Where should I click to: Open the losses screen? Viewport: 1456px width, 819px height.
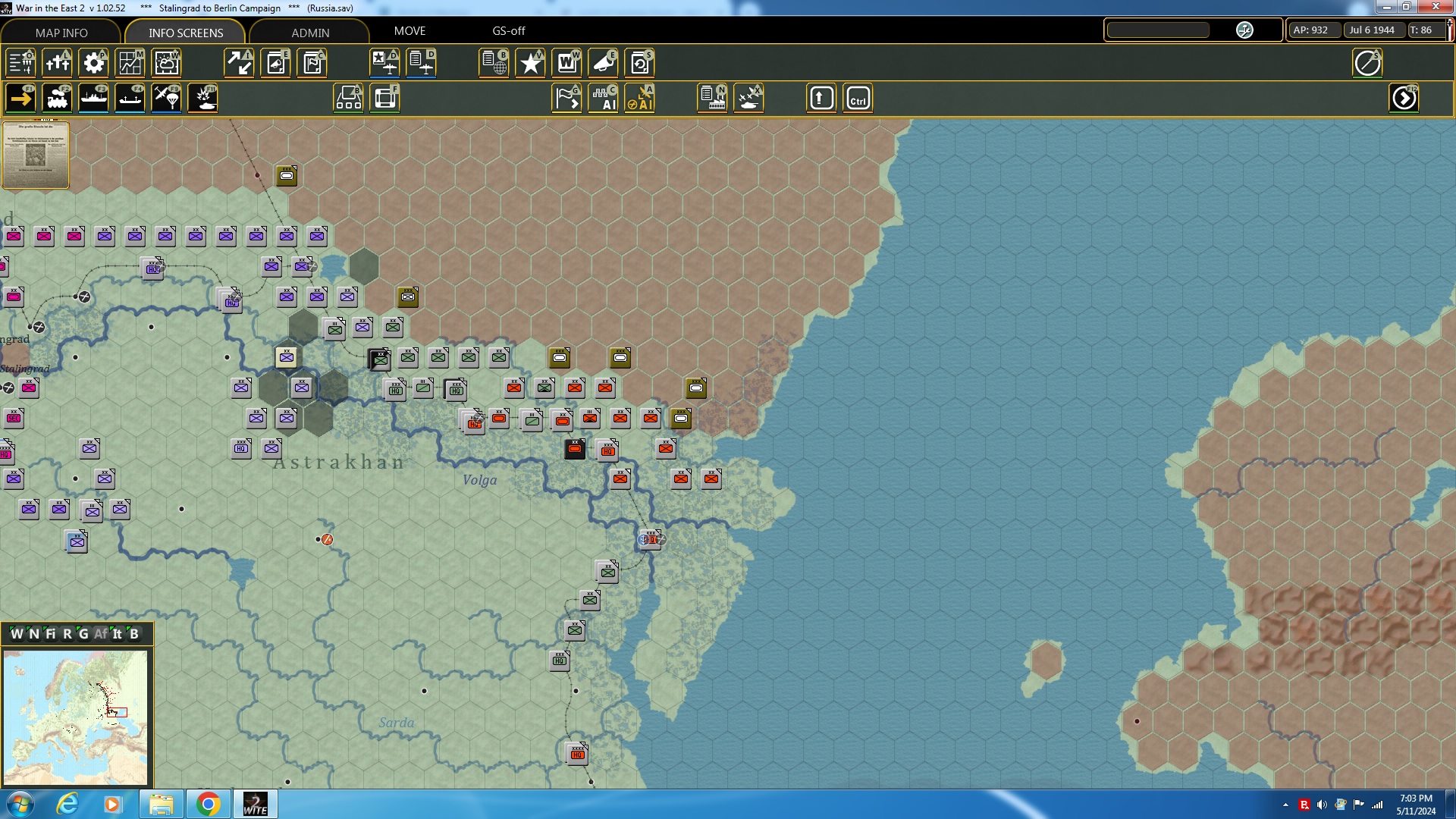coord(58,63)
